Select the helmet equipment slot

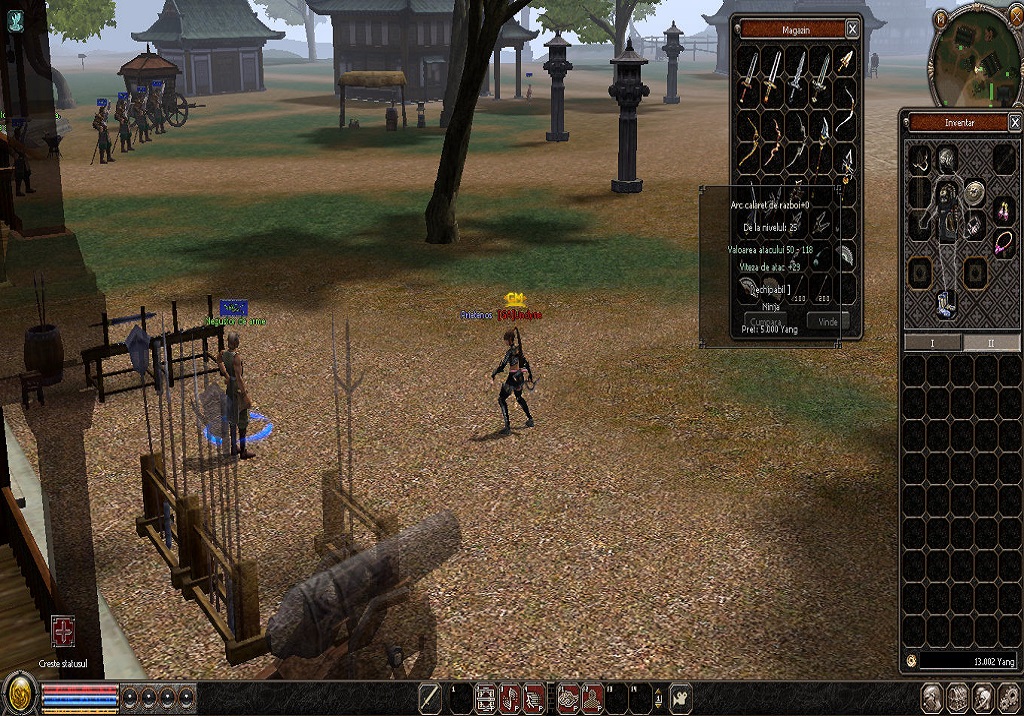[x=945, y=157]
